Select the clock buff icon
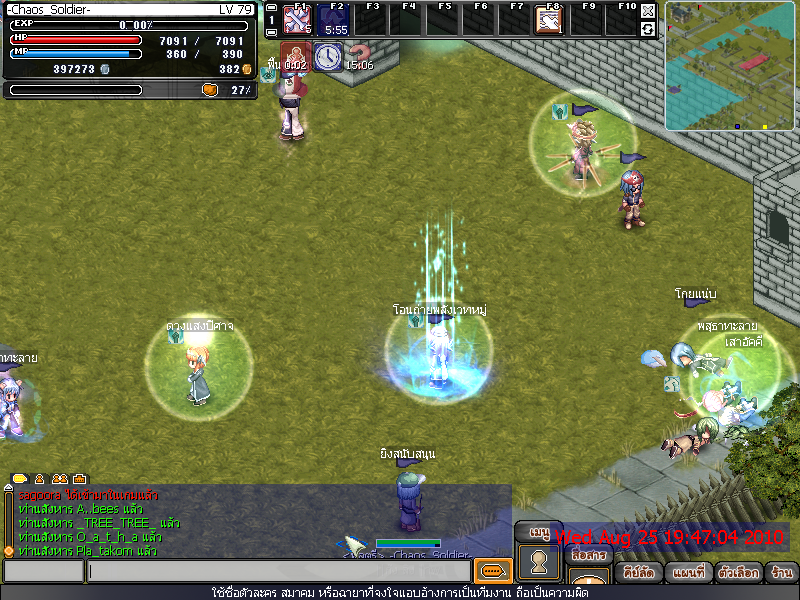The height and width of the screenshot is (600, 800). click(327, 57)
